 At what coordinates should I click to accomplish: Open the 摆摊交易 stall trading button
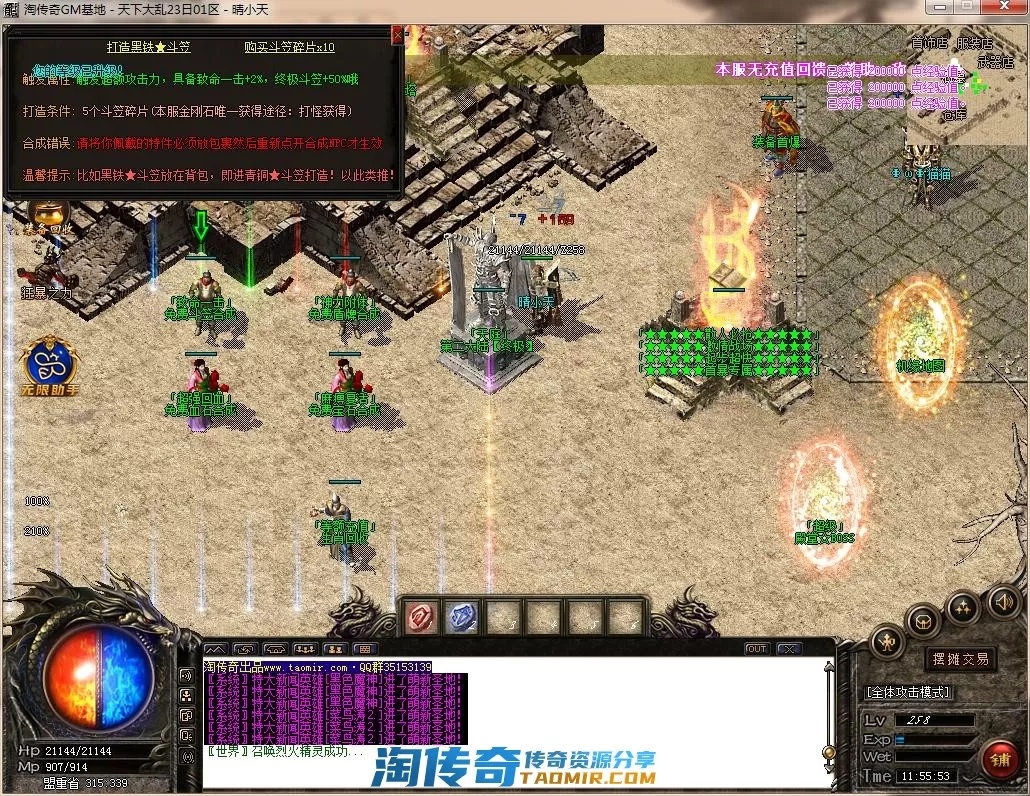960,659
